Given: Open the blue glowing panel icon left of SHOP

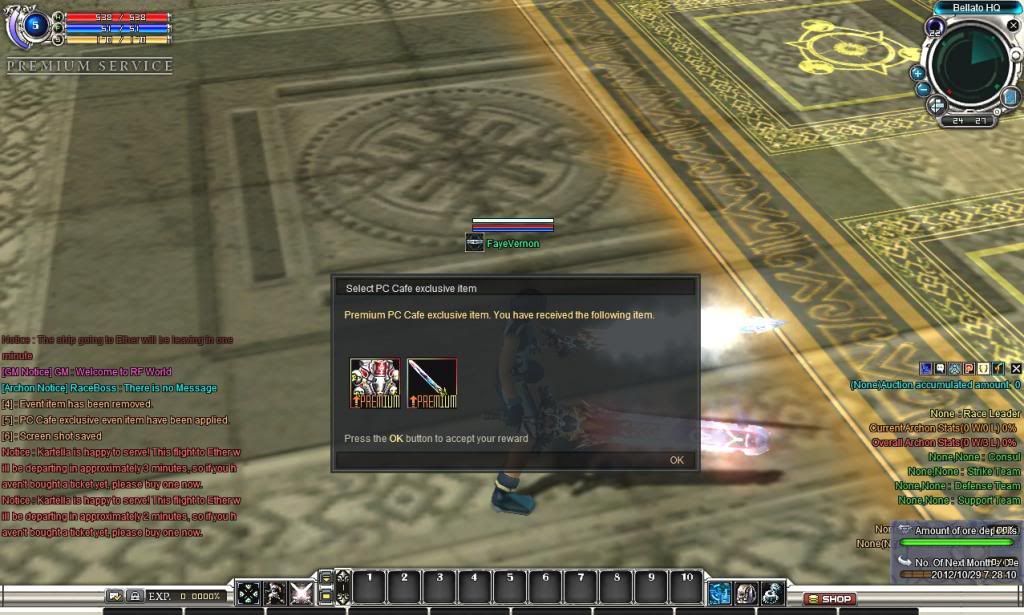Looking at the screenshot, I should click(x=720, y=593).
